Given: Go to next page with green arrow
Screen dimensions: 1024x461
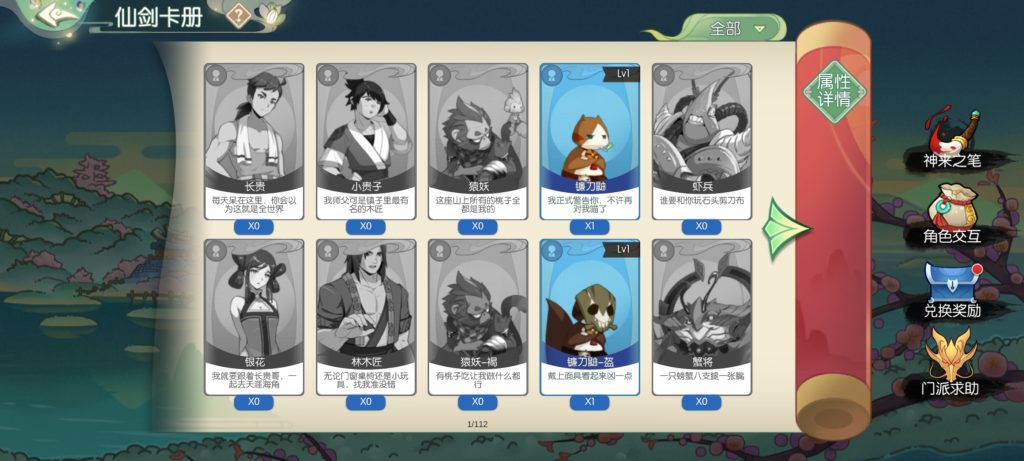Looking at the screenshot, I should [x=781, y=230].
